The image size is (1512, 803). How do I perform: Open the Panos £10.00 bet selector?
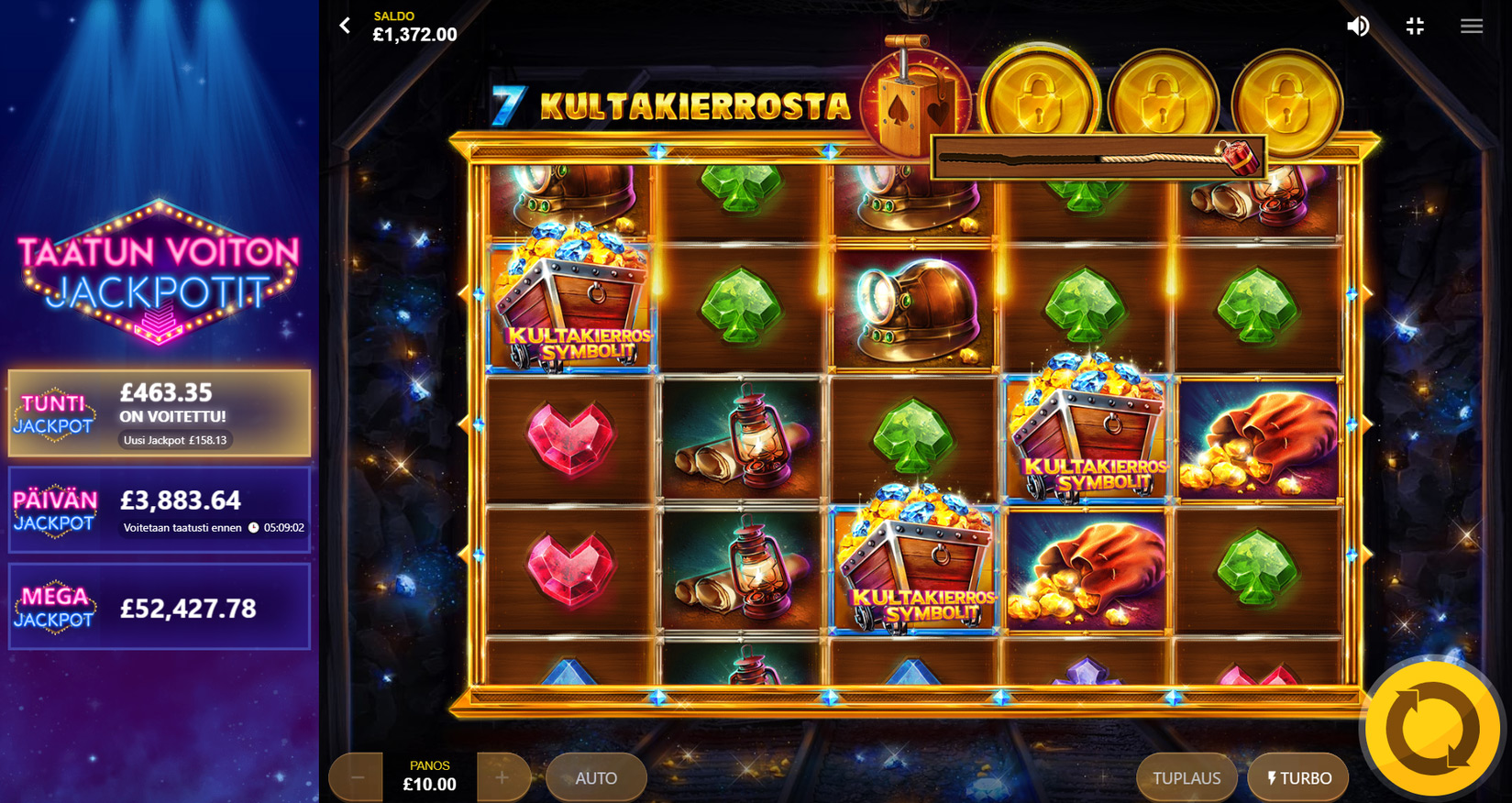(428, 775)
